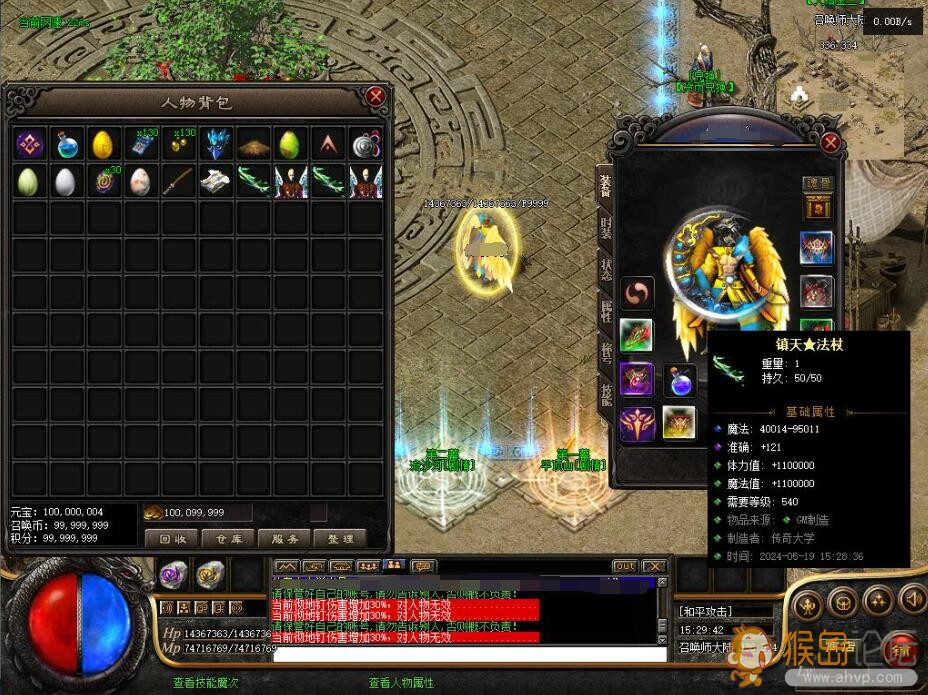Open the 服务 service menu
The image size is (928, 695).
285,538
